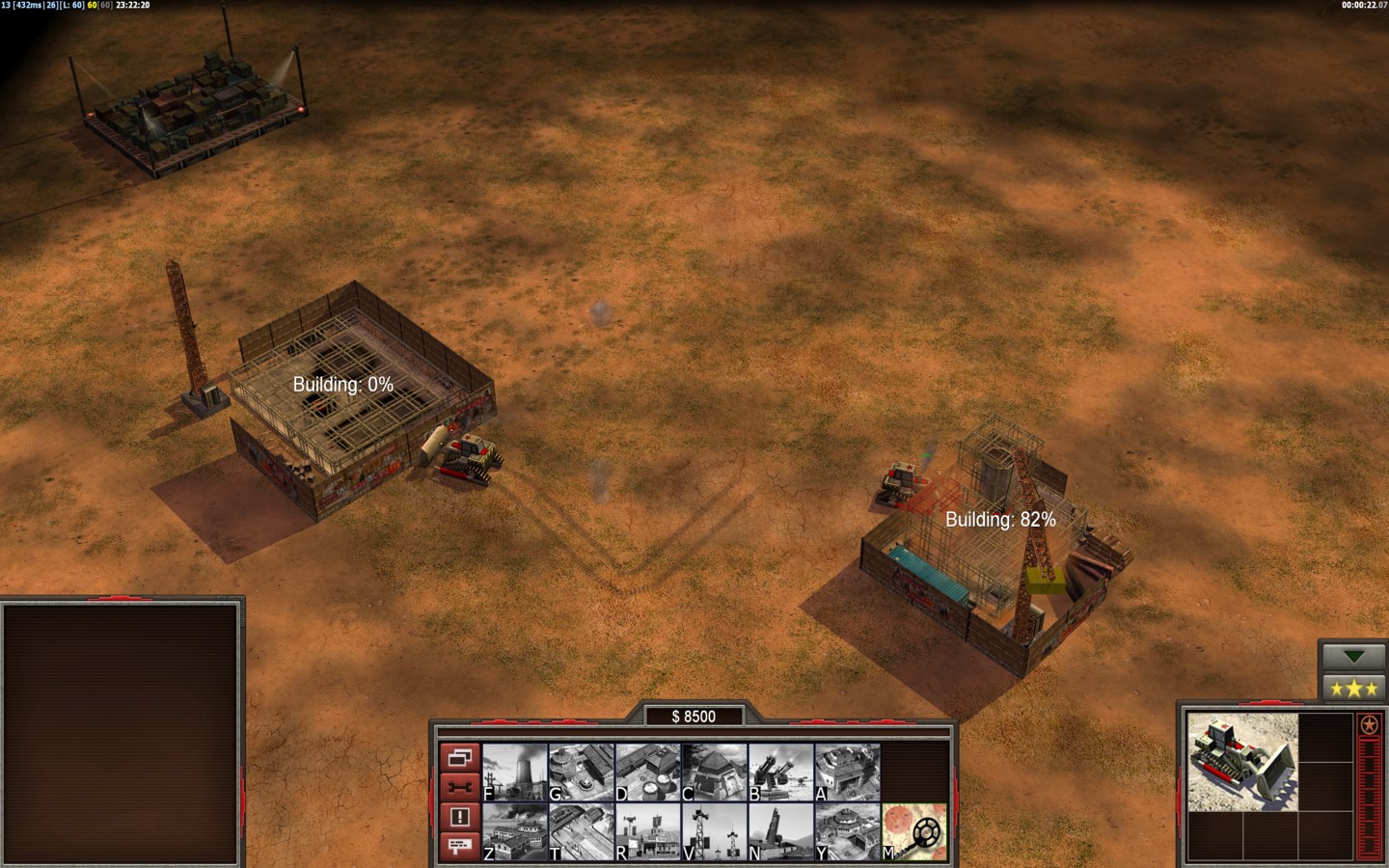Choose the War Factory build icon marked A
The height and width of the screenshot is (868, 1389).
pyautogui.click(x=848, y=772)
